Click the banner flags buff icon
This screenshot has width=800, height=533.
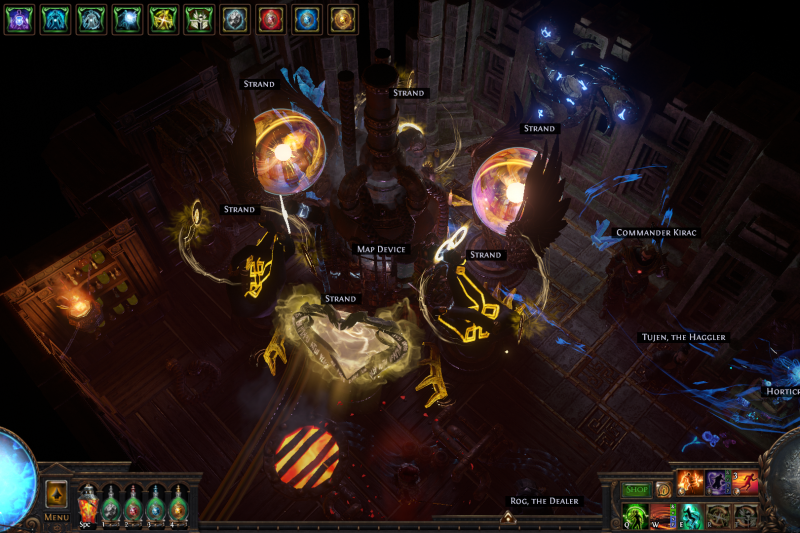point(199,19)
